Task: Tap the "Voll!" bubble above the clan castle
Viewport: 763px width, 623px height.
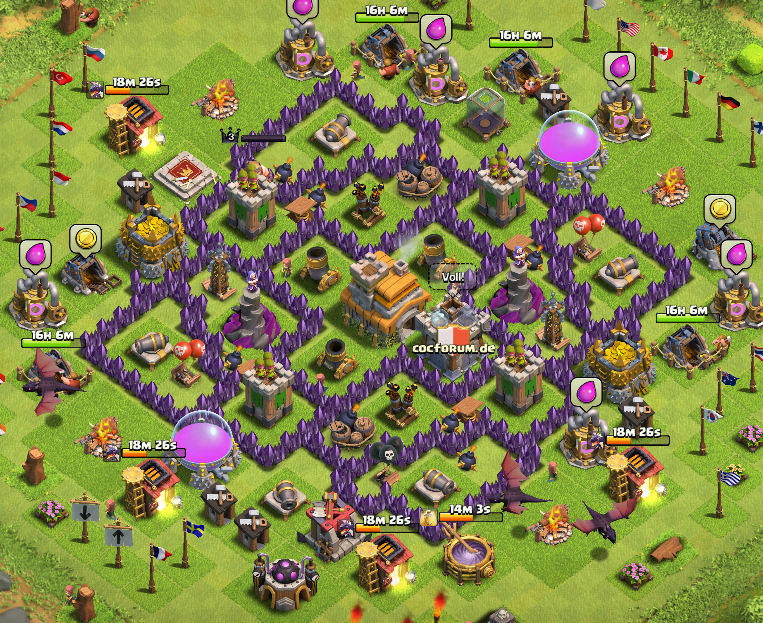Action: pos(453,276)
